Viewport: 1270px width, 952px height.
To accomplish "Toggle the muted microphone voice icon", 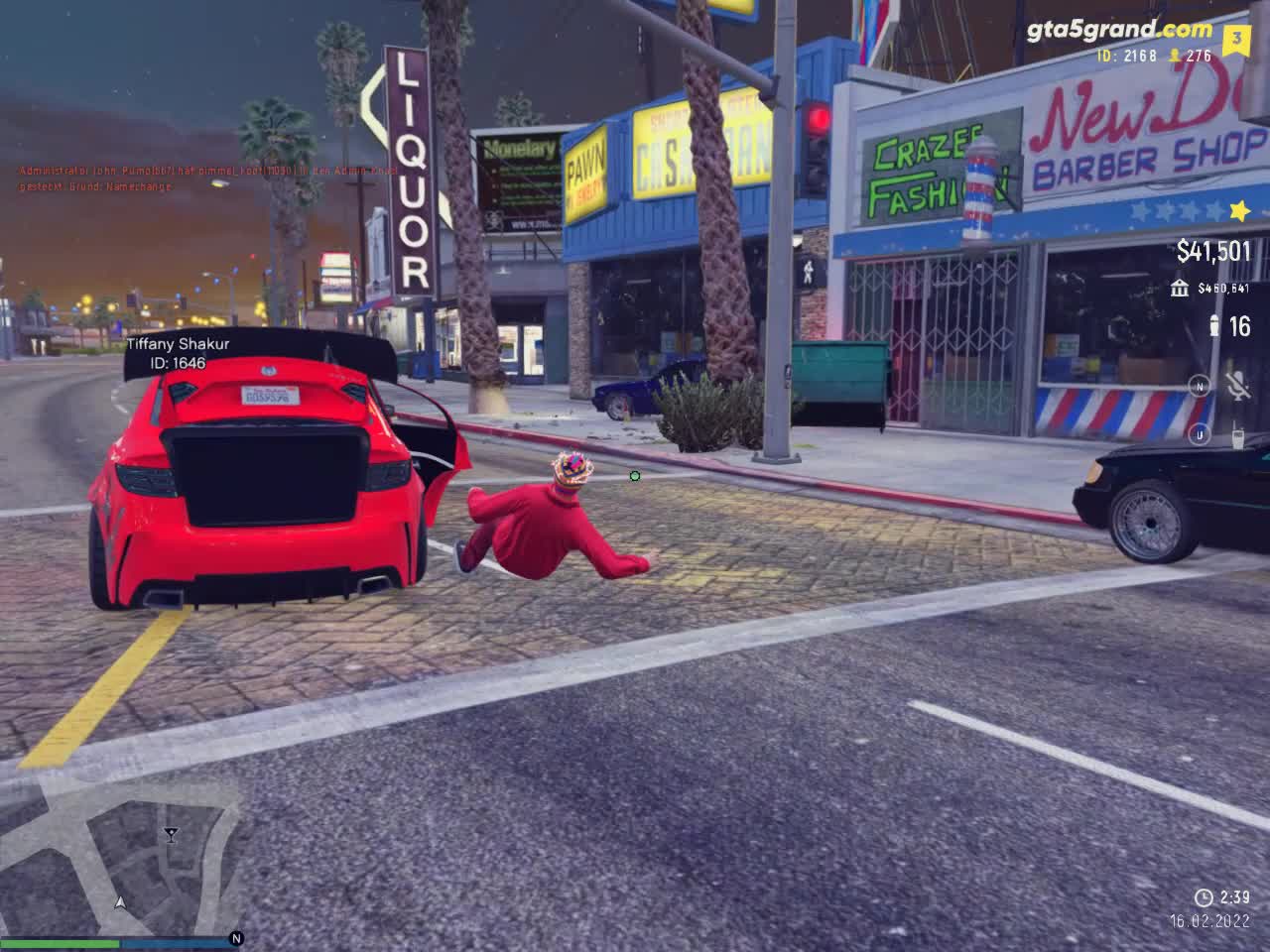I will [x=1237, y=386].
